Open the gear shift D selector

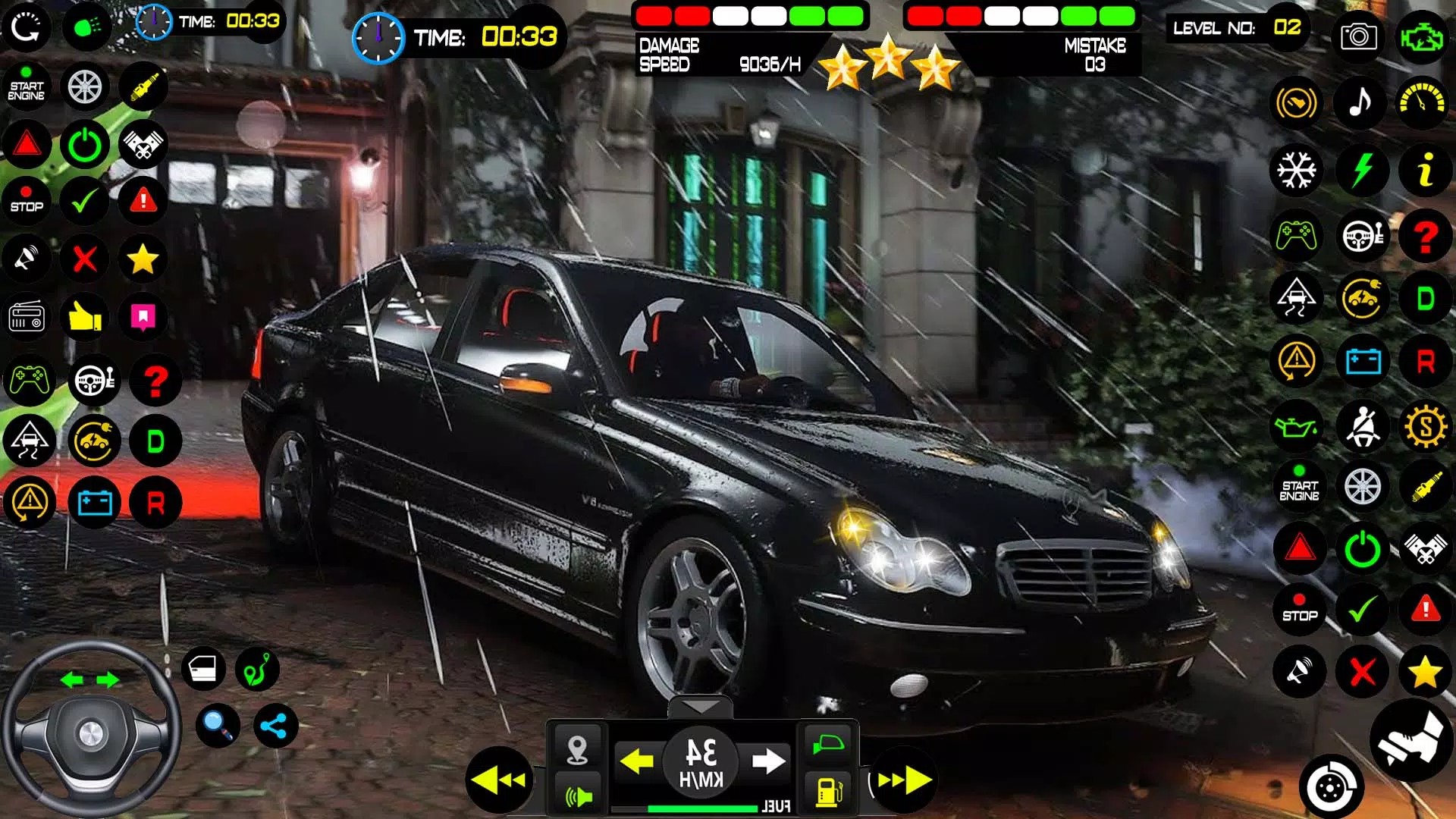(x=1424, y=299)
